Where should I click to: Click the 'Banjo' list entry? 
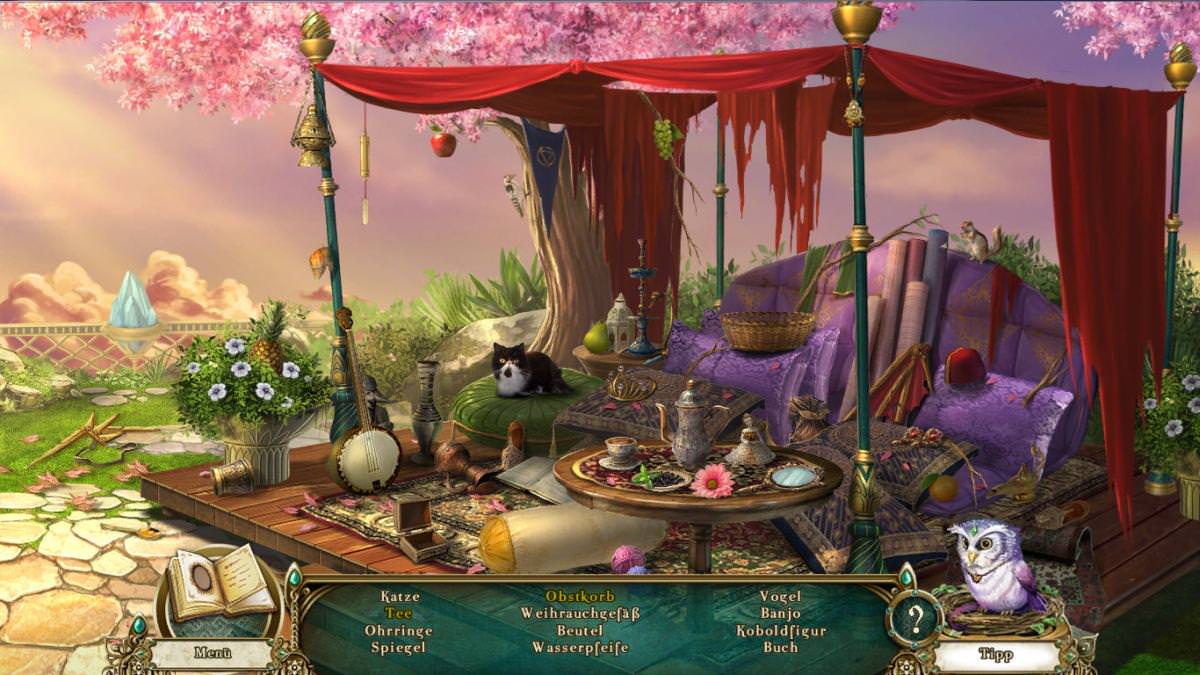[x=780, y=613]
